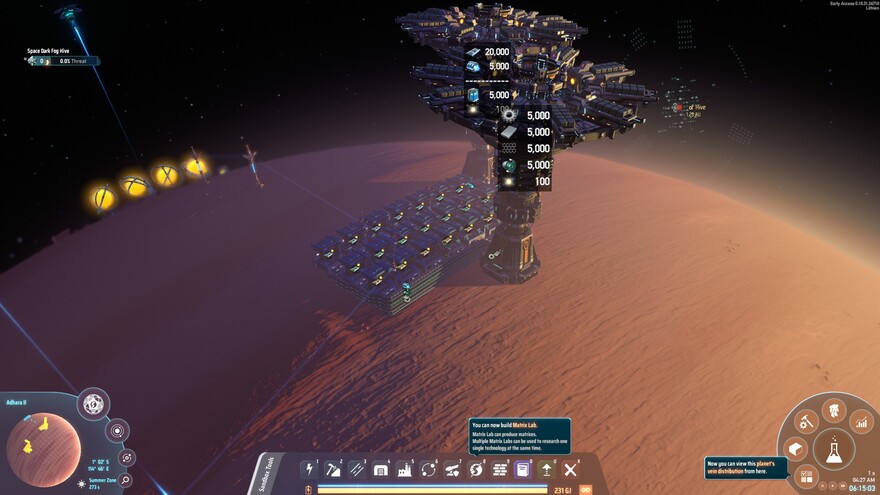Select the mining pickaxe build category
The height and width of the screenshot is (495, 880).
point(334,469)
